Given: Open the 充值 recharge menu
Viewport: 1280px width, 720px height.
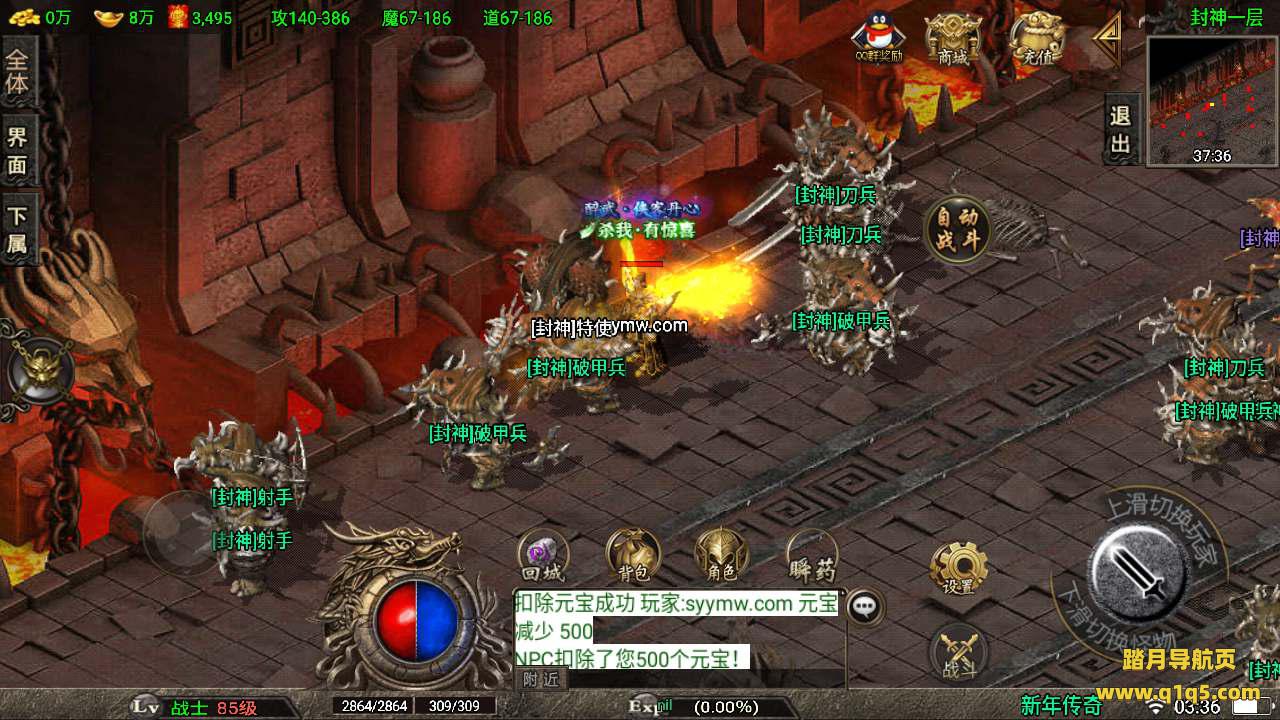Looking at the screenshot, I should [x=1035, y=40].
